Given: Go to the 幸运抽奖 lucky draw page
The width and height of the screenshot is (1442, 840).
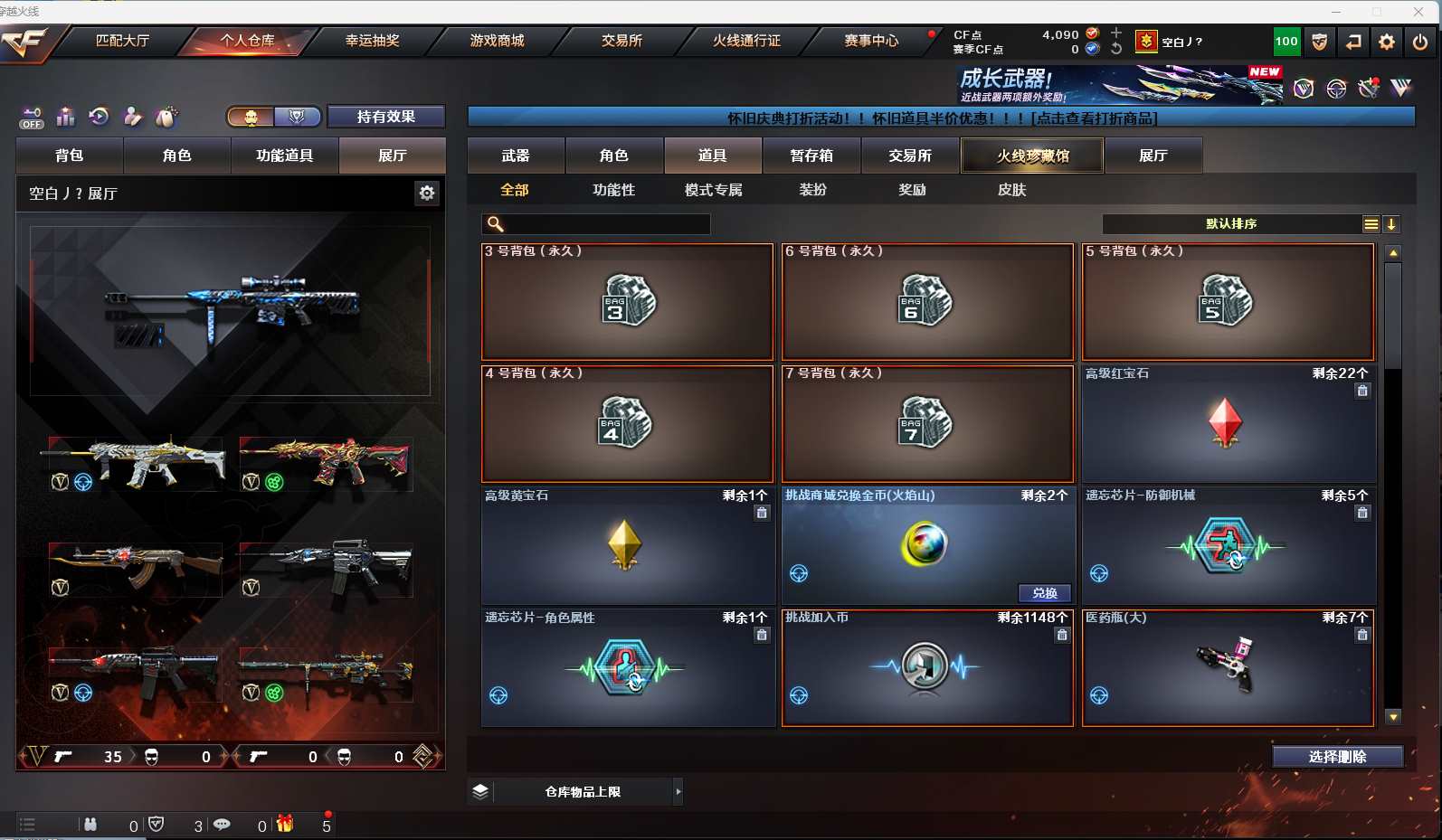Looking at the screenshot, I should click(x=372, y=41).
